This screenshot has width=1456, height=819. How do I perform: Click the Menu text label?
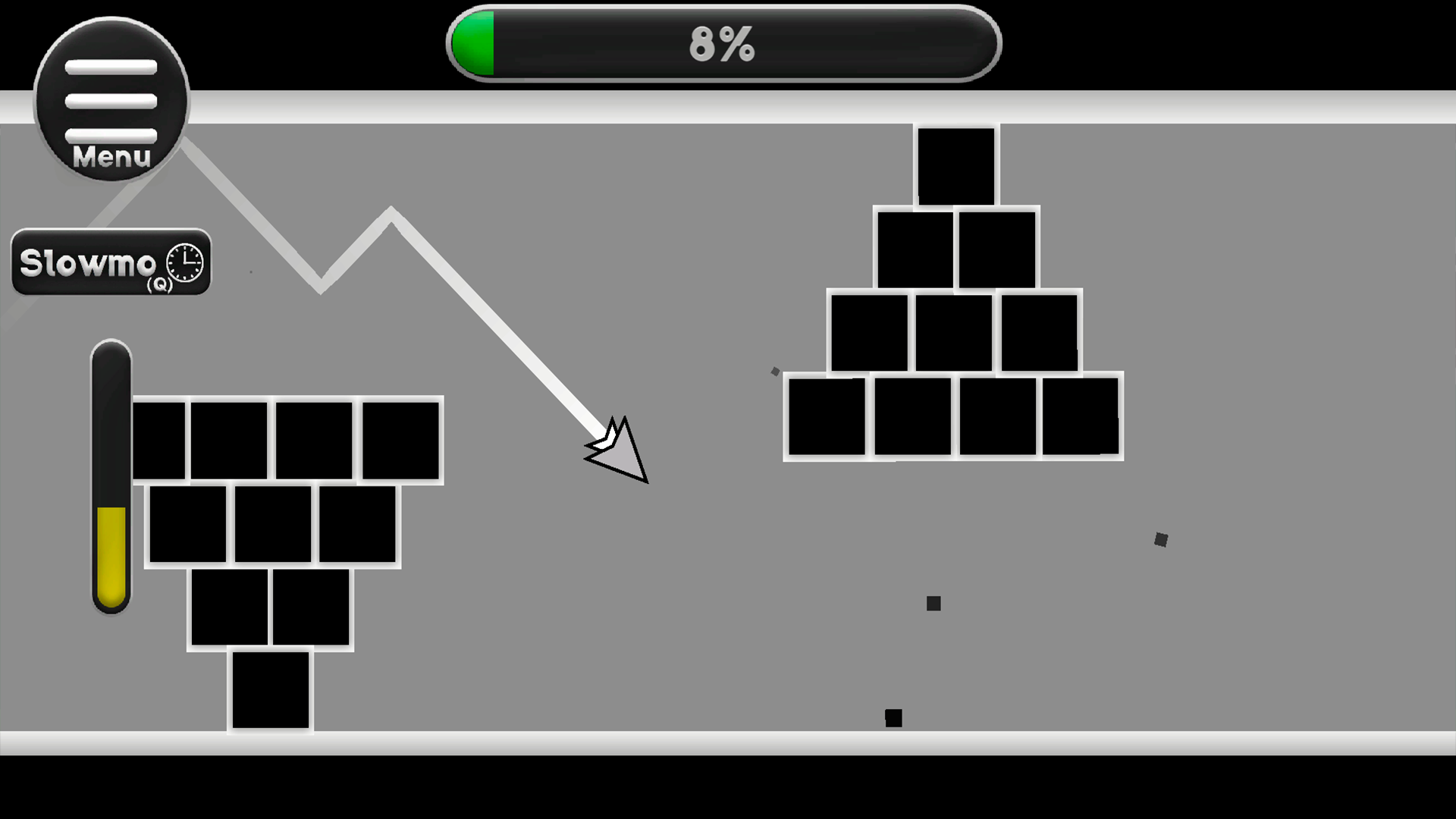point(111,157)
